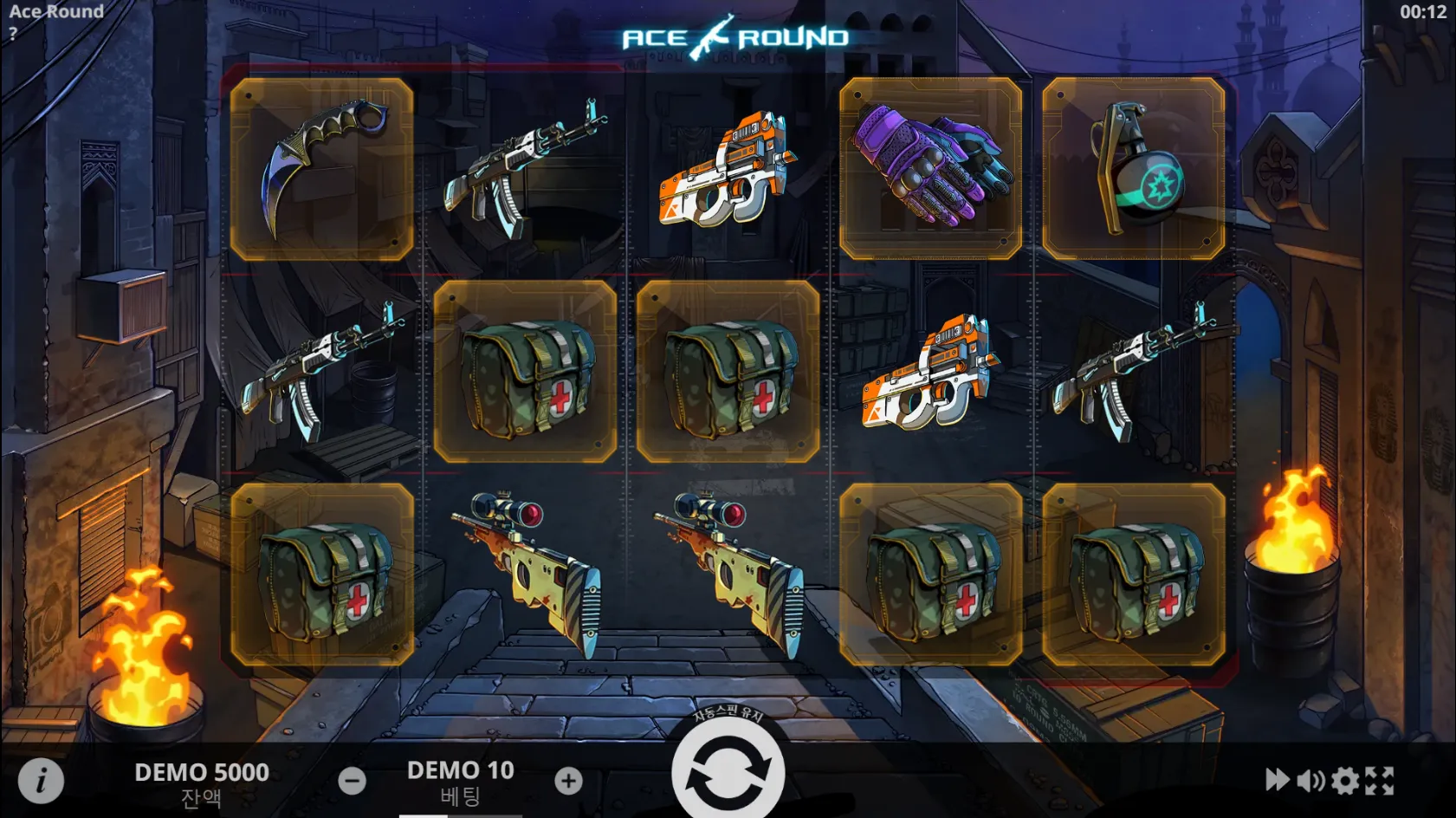Image resolution: width=1456 pixels, height=818 pixels.
Task: Select the AK-47 symbol on the left reel
Action: point(323,373)
